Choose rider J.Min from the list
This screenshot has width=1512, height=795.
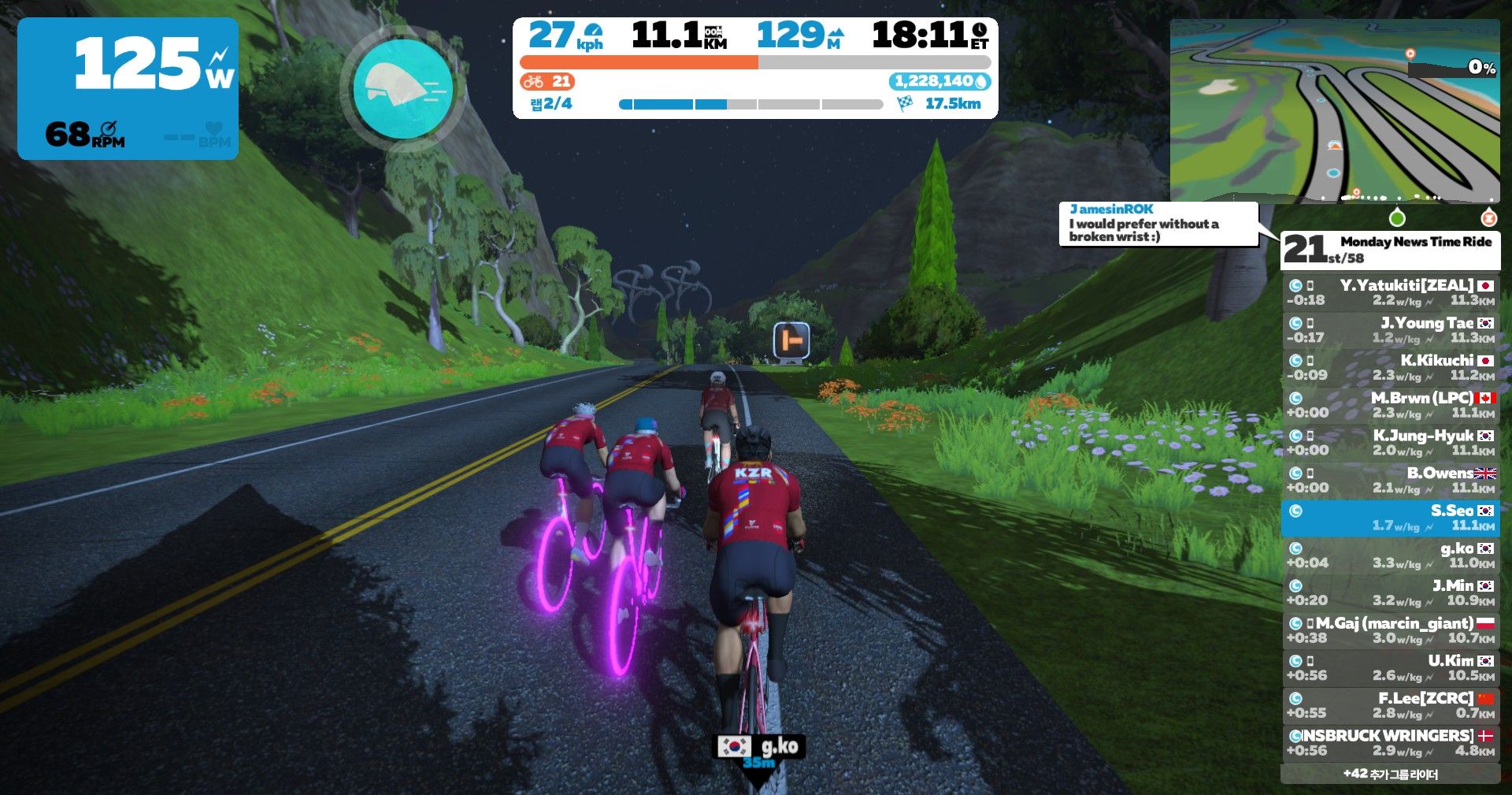coord(1390,593)
